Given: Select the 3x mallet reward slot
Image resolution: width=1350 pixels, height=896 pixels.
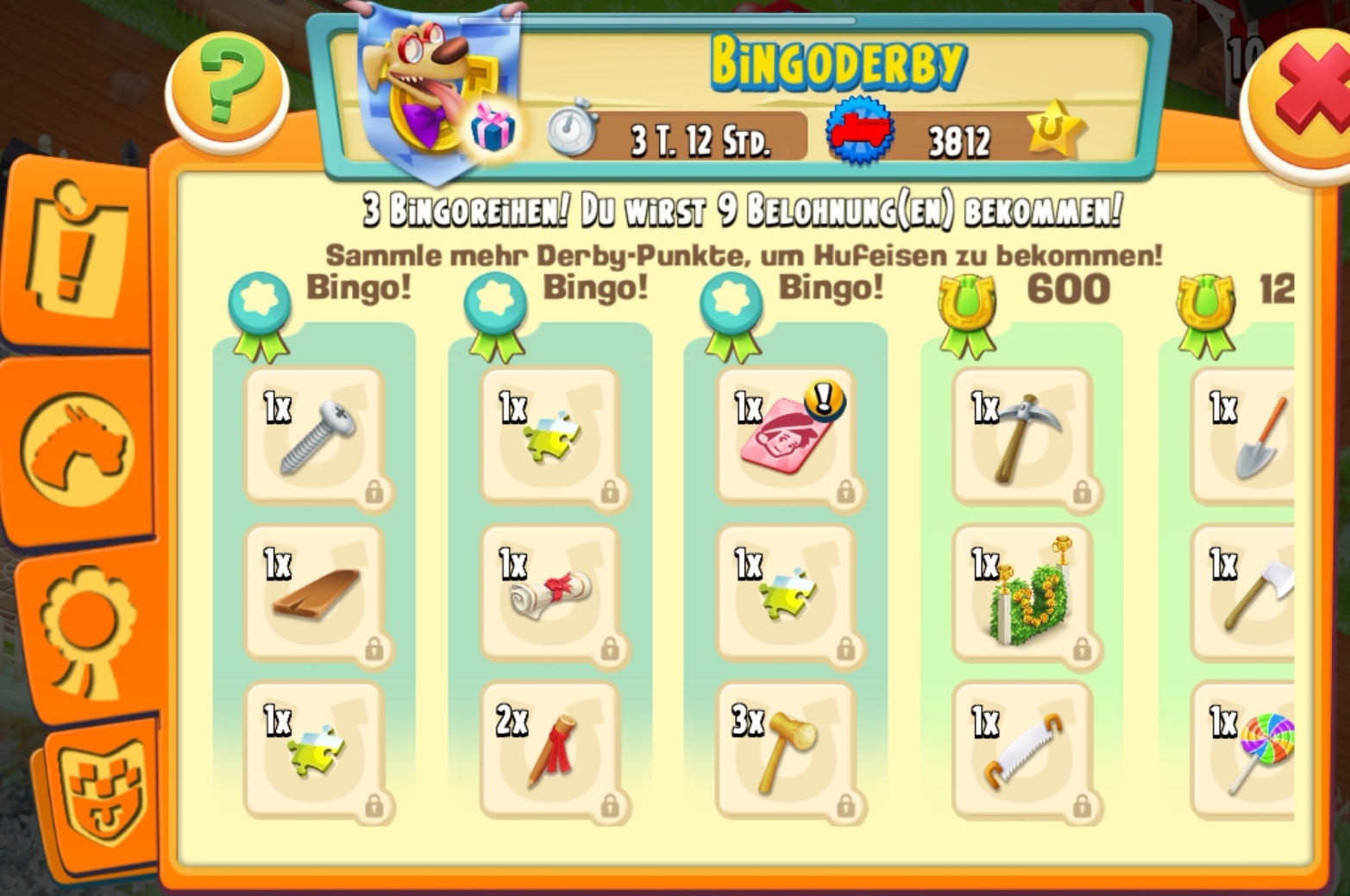Looking at the screenshot, I should (x=786, y=750).
